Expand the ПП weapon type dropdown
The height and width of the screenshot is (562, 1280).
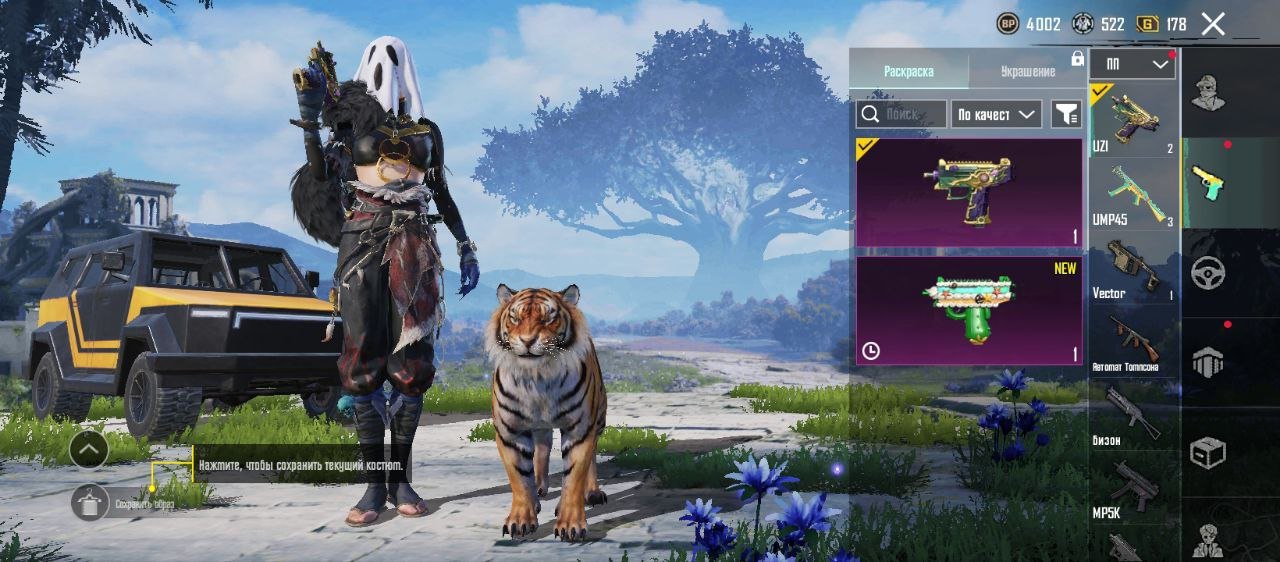[x=1133, y=64]
